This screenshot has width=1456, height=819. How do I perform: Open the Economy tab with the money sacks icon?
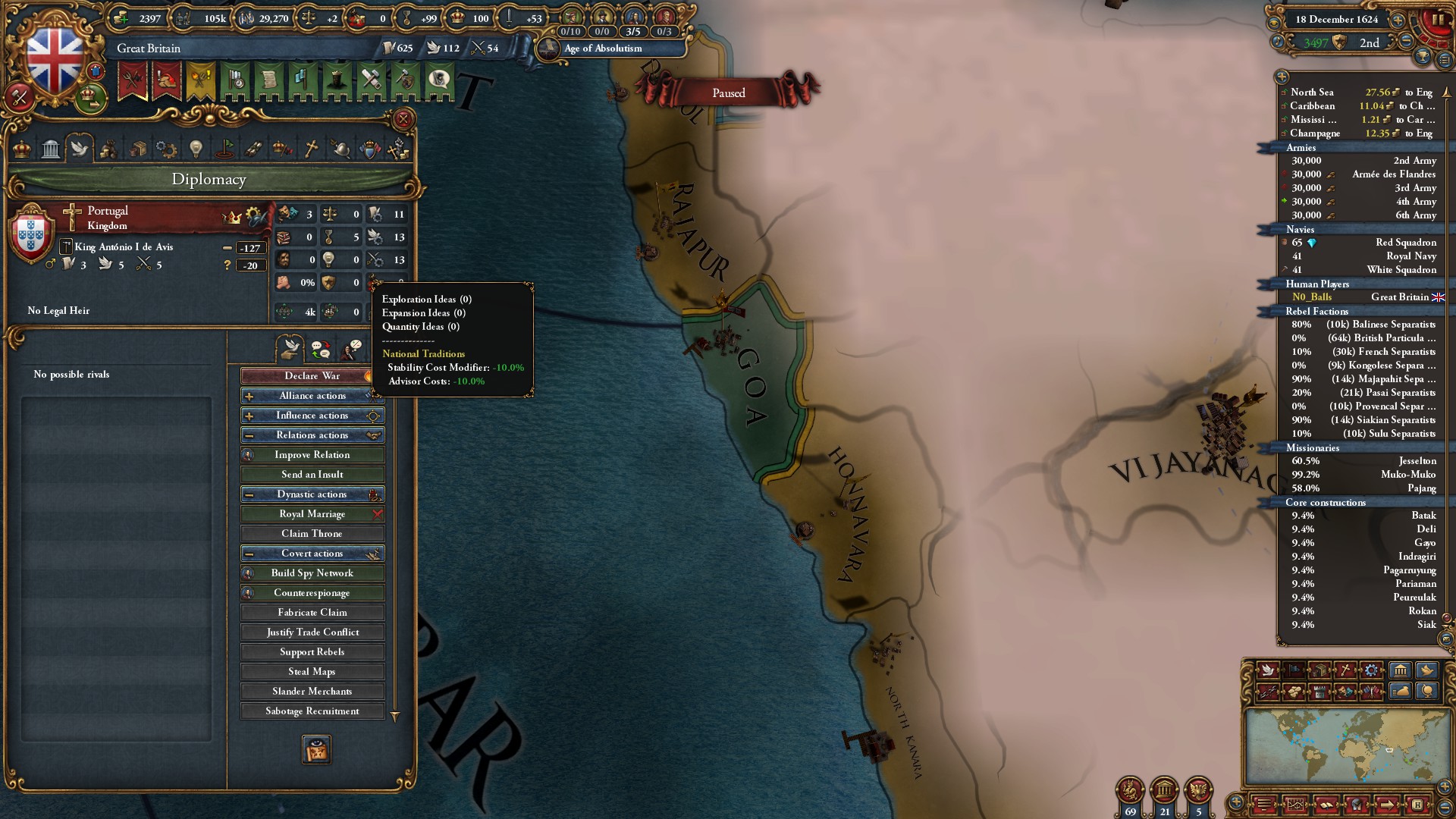click(108, 149)
